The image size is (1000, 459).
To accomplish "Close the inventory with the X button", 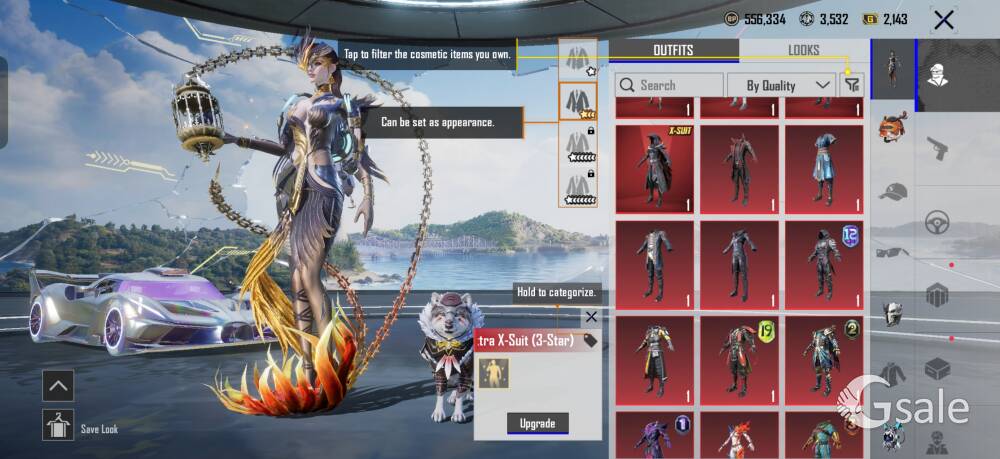I will [943, 19].
